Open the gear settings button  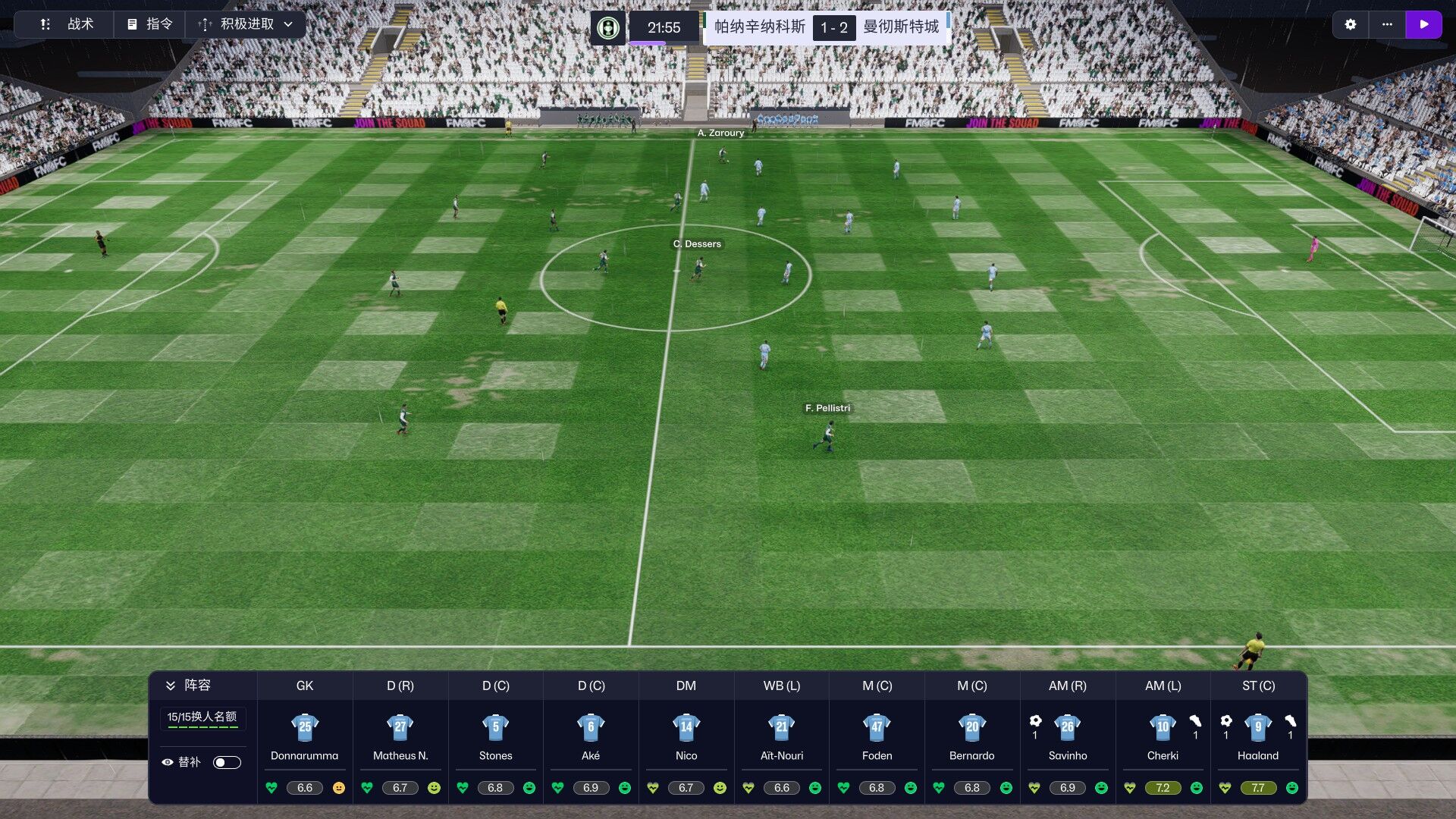1350,24
